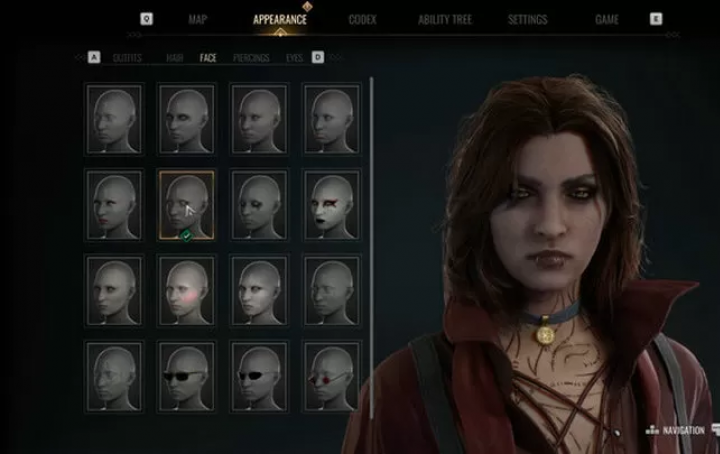Switch to the Codex tab
Viewport: 720px width, 454px height.
tap(362, 19)
